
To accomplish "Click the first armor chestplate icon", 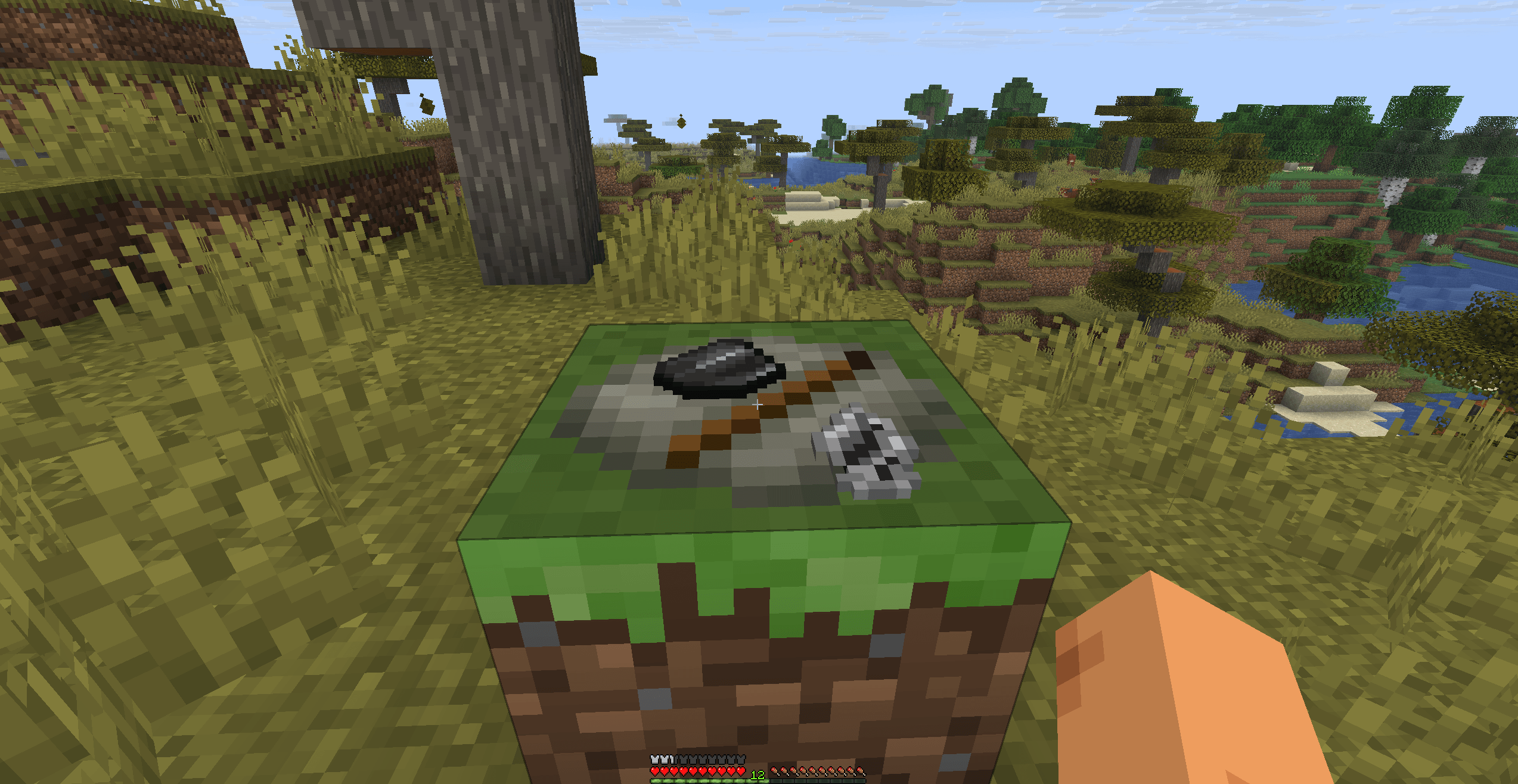I will 654,759.
